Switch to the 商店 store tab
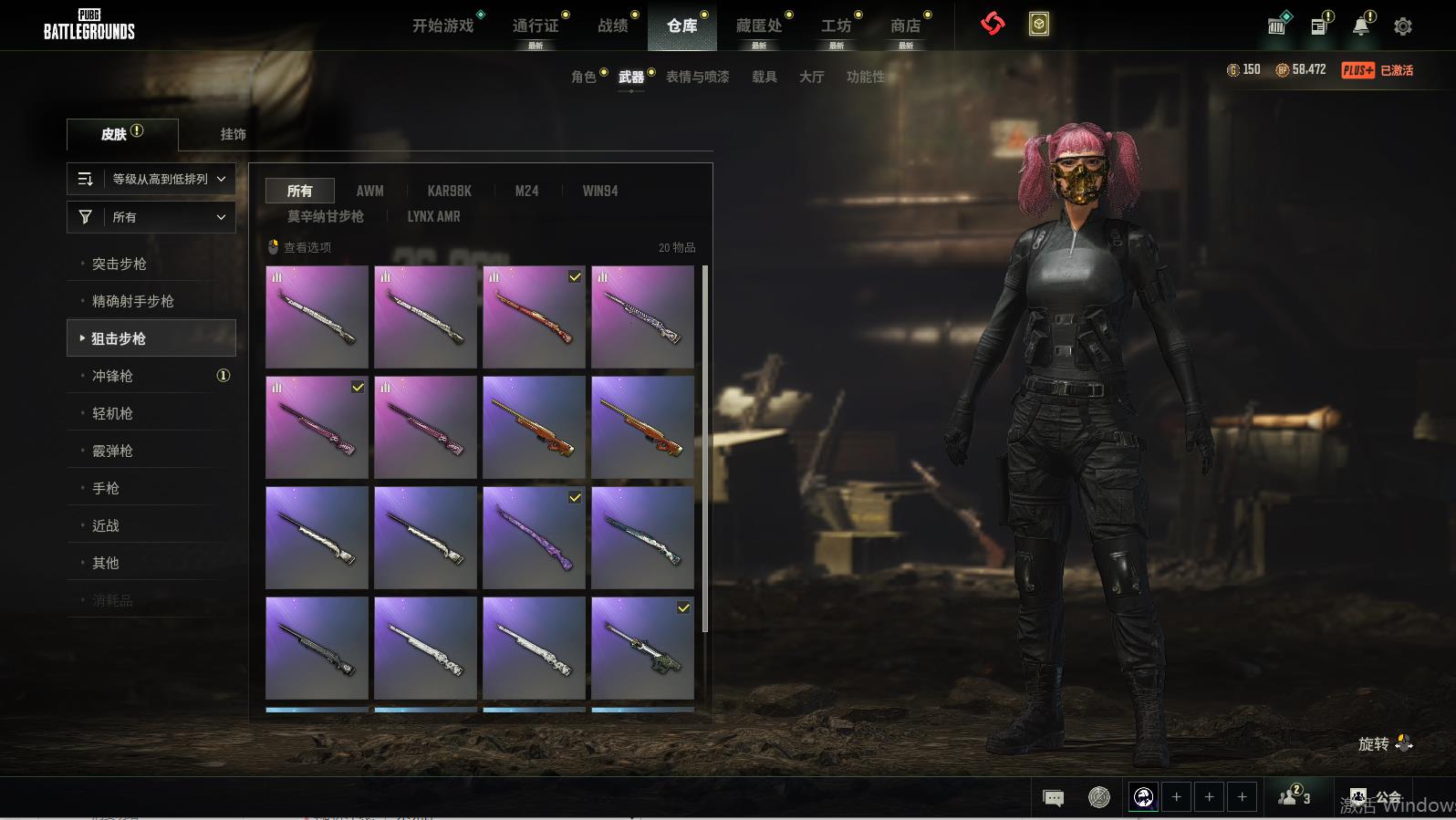 905,26
